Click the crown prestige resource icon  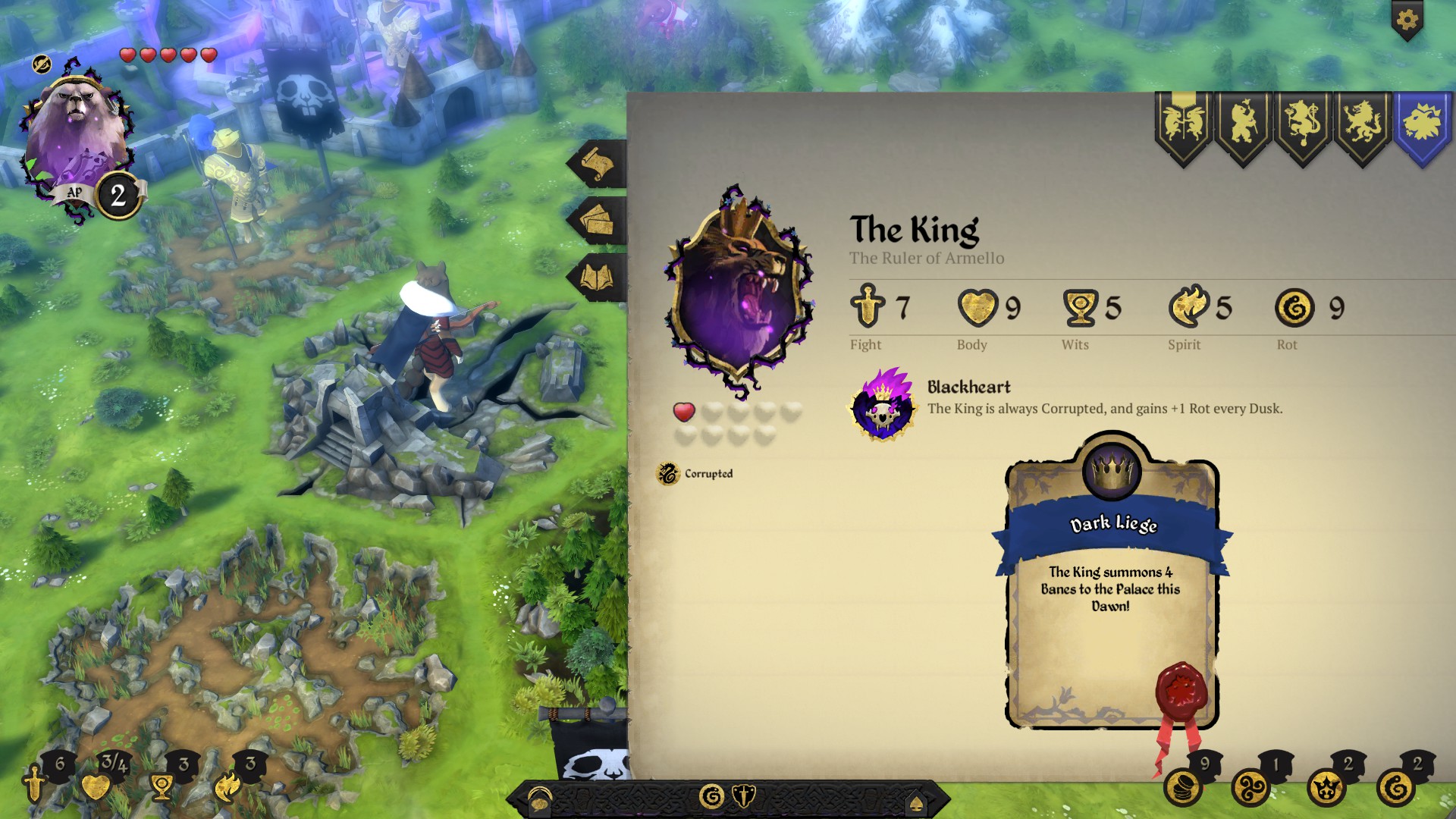point(1326,787)
